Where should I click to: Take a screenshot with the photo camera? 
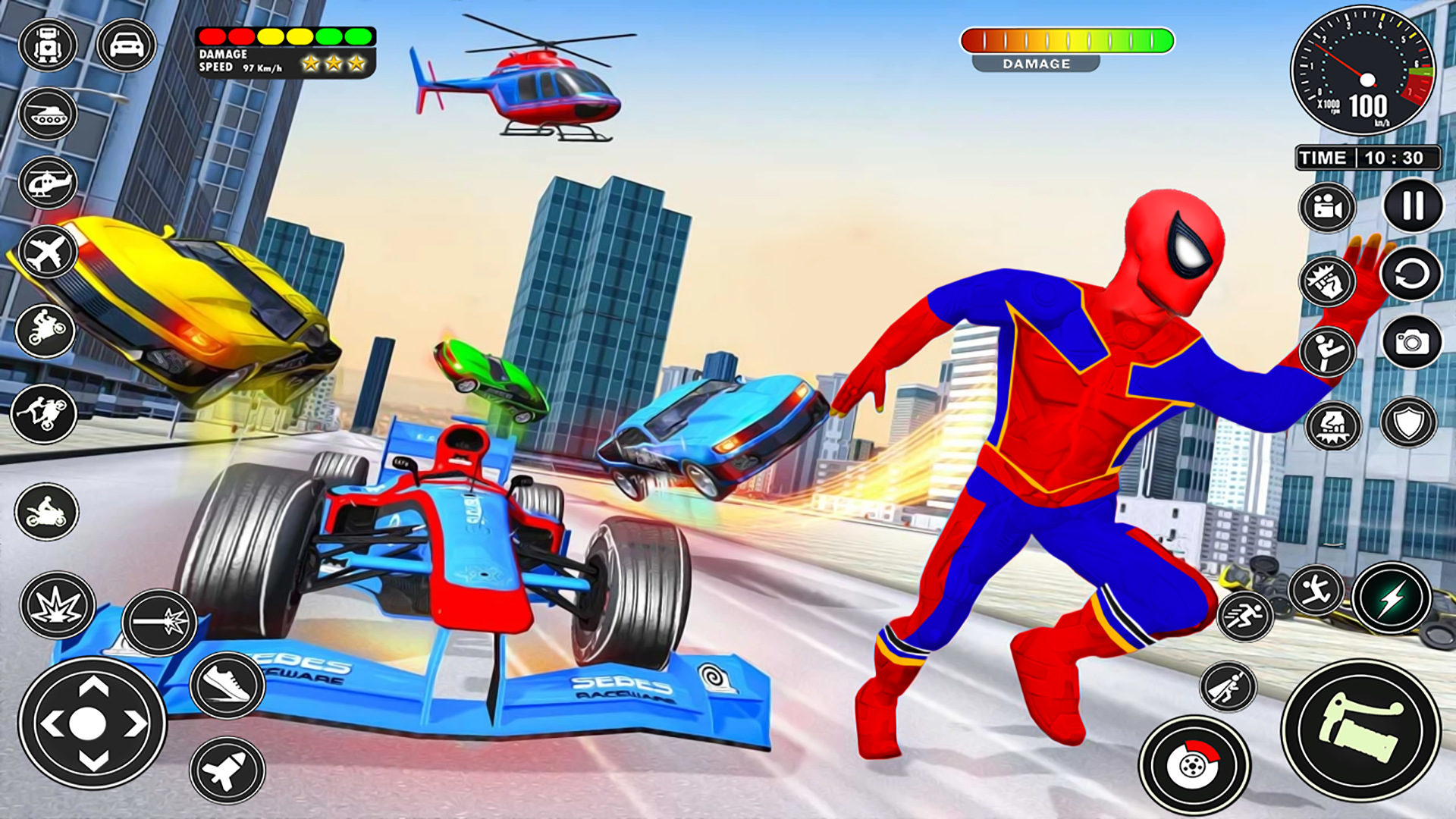(x=1411, y=342)
